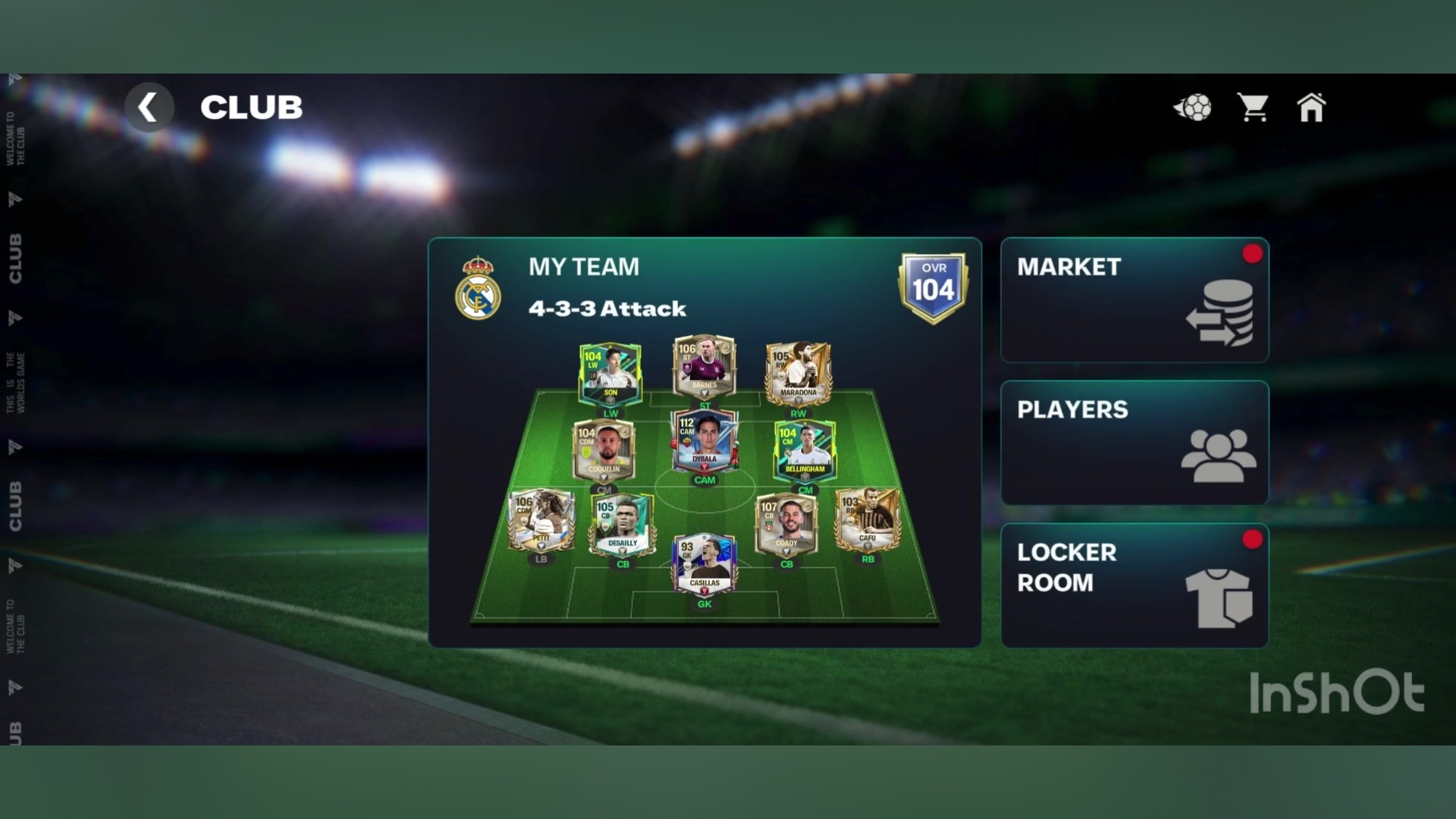Open the soccer ball icon
Viewport: 1456px width, 819px height.
coord(1193,108)
